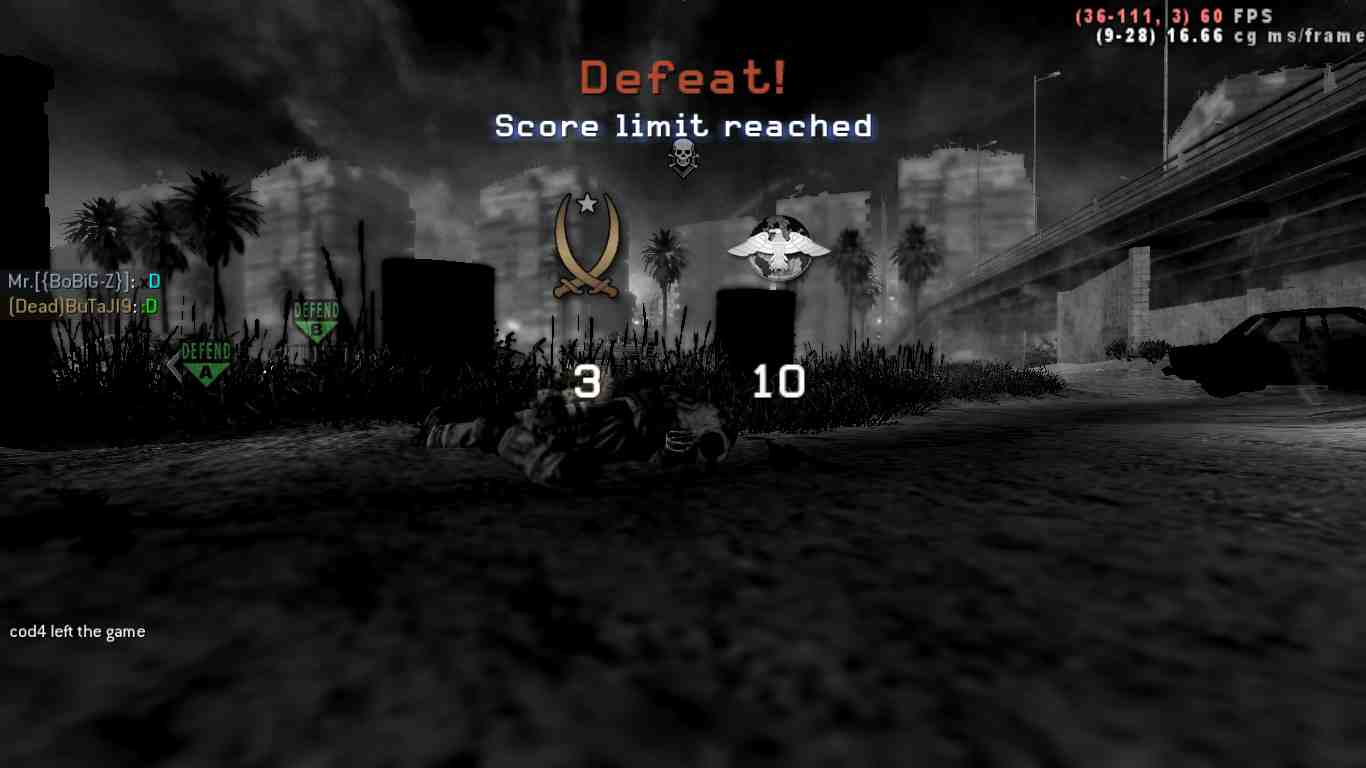Select the USMC eagle team emblem
1366x768 pixels.
click(x=778, y=245)
